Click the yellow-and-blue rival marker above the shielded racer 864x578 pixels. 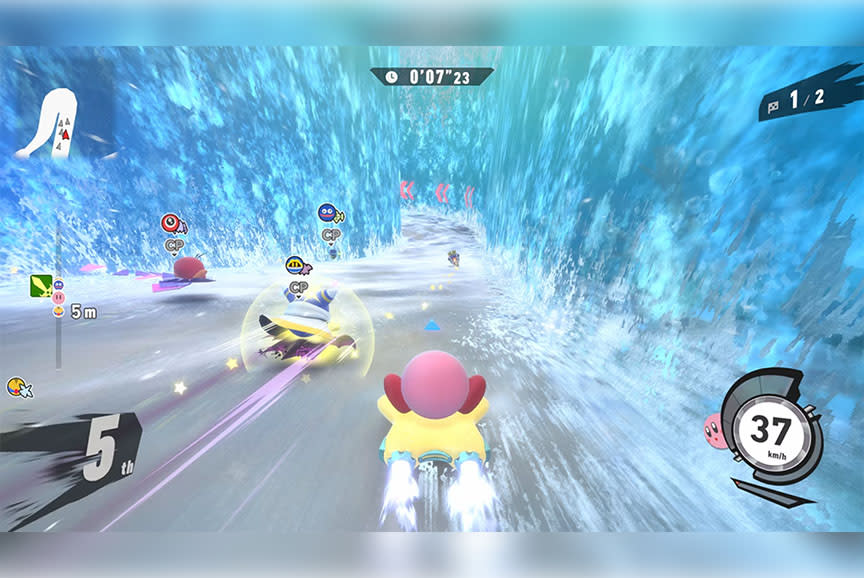295,265
